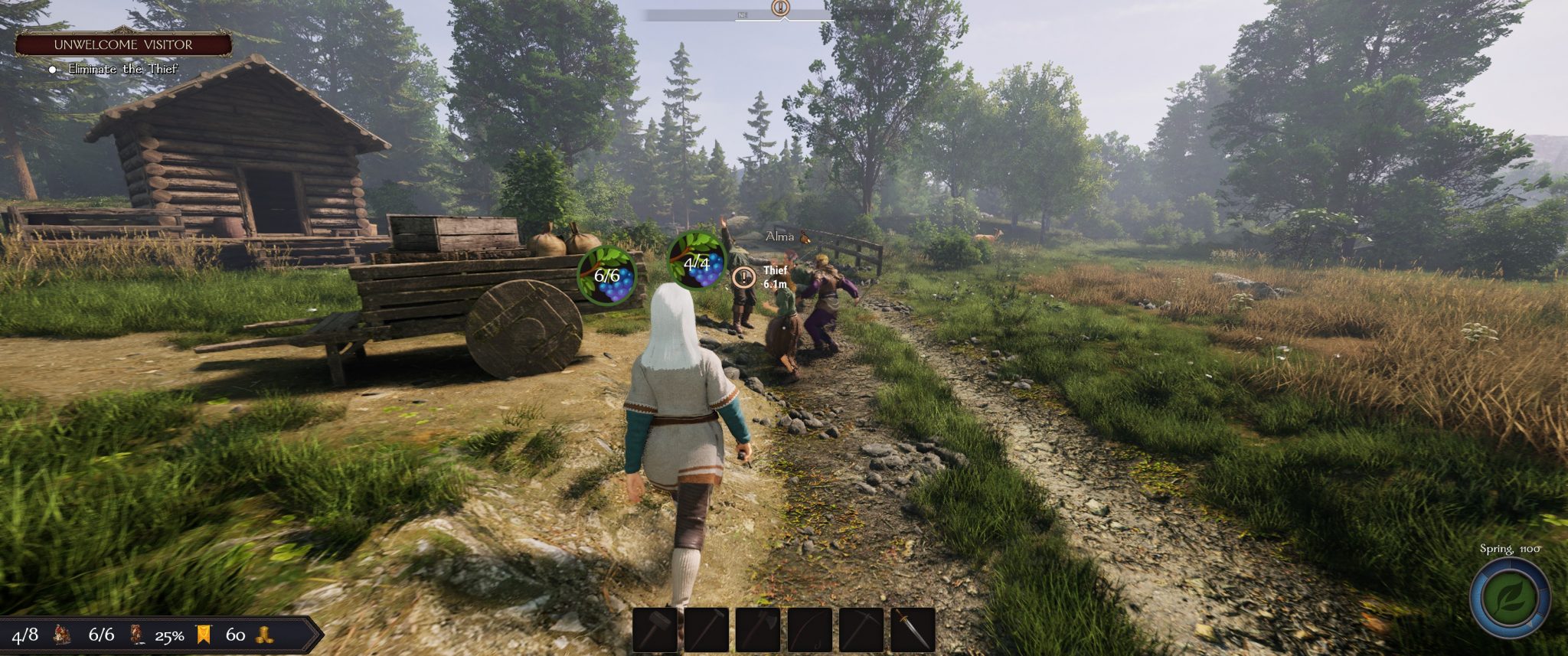Equip the sword from the hotbar

[913, 629]
